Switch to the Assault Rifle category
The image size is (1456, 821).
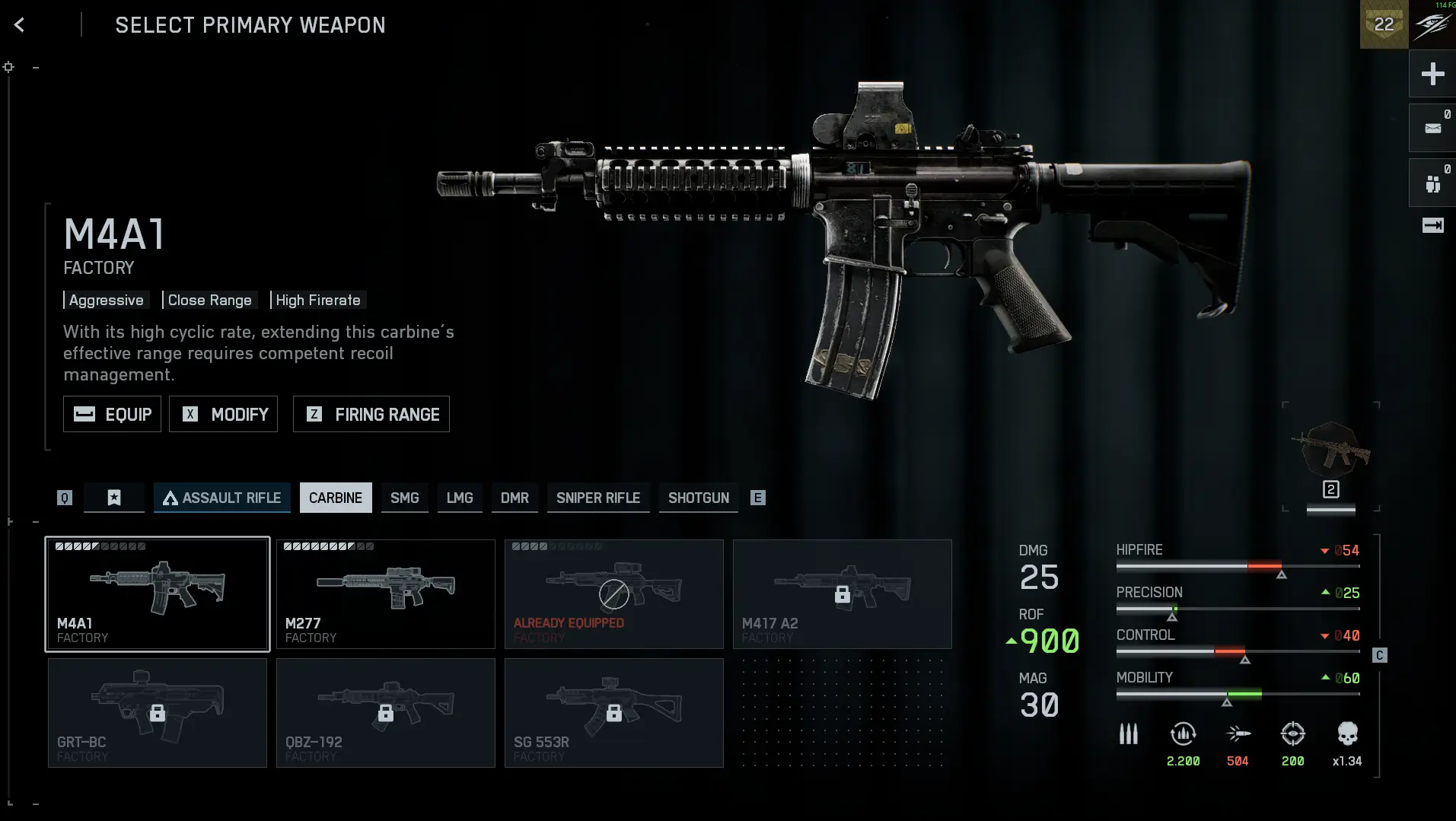[222, 498]
